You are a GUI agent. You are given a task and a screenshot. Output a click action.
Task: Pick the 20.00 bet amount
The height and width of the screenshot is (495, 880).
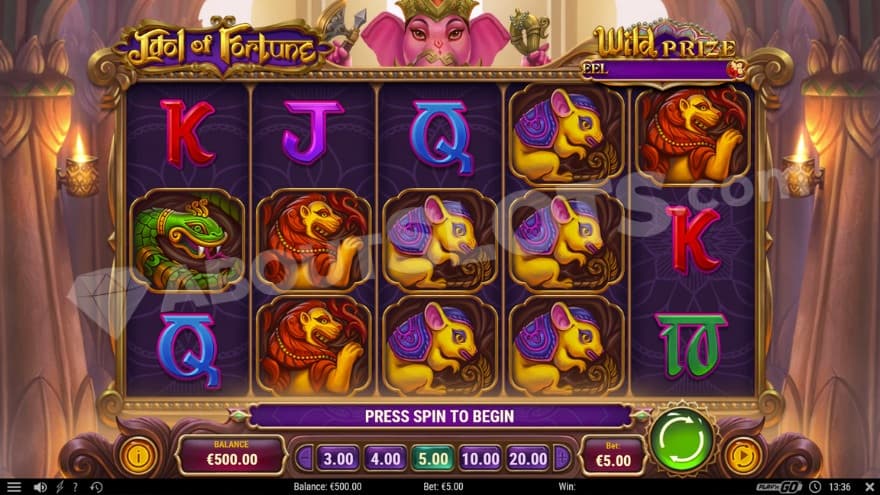[527, 458]
